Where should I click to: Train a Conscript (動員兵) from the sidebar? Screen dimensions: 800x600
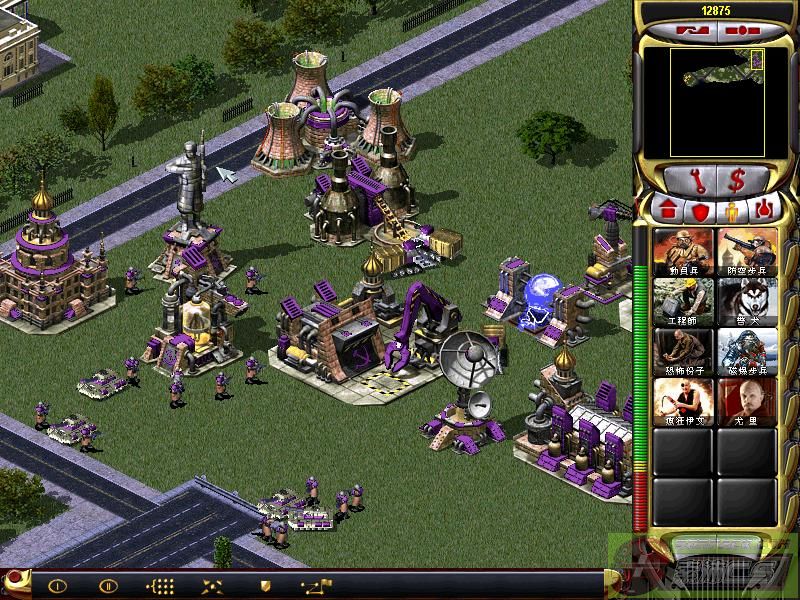684,250
